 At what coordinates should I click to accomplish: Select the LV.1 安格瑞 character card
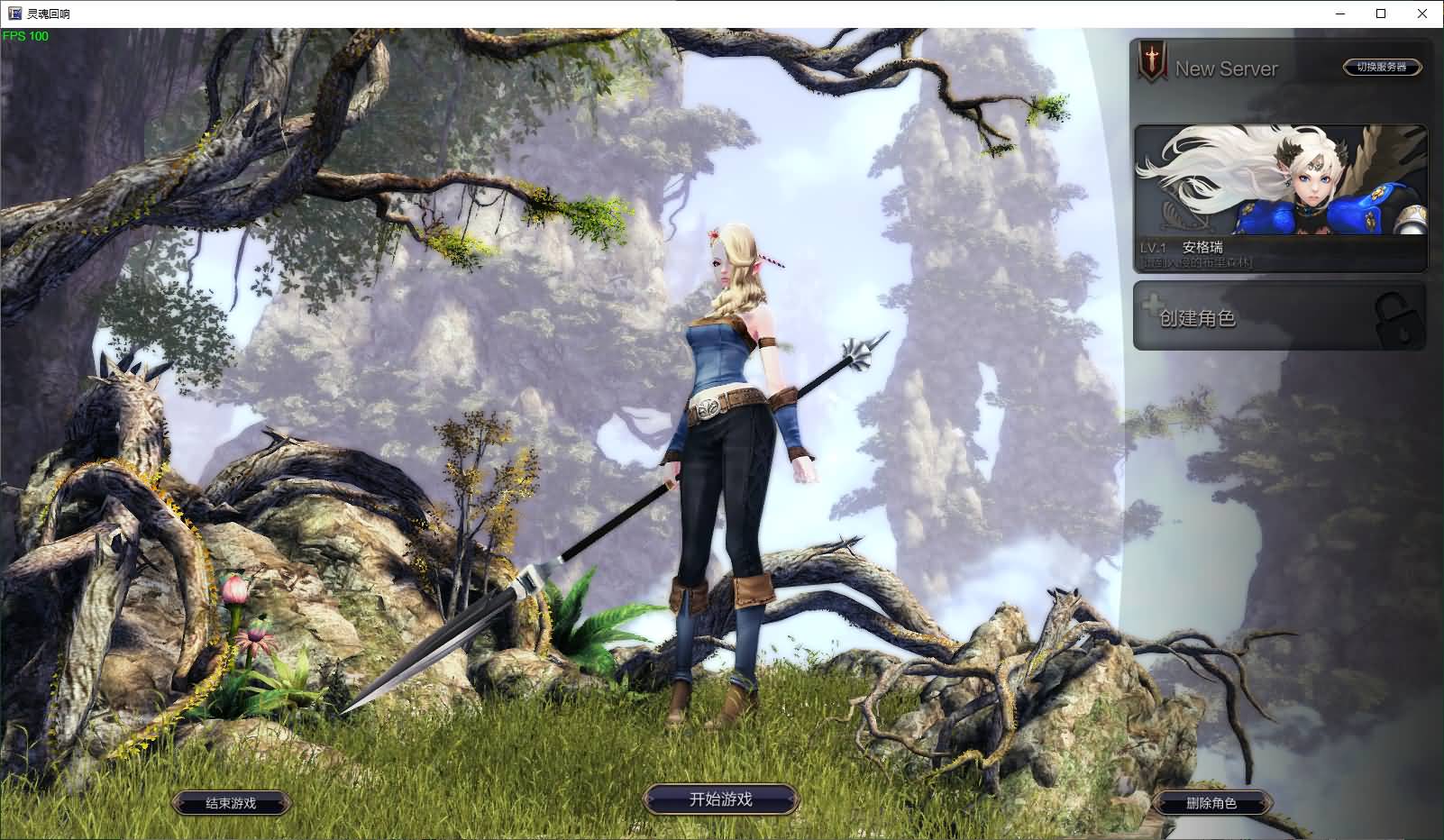[1280, 198]
